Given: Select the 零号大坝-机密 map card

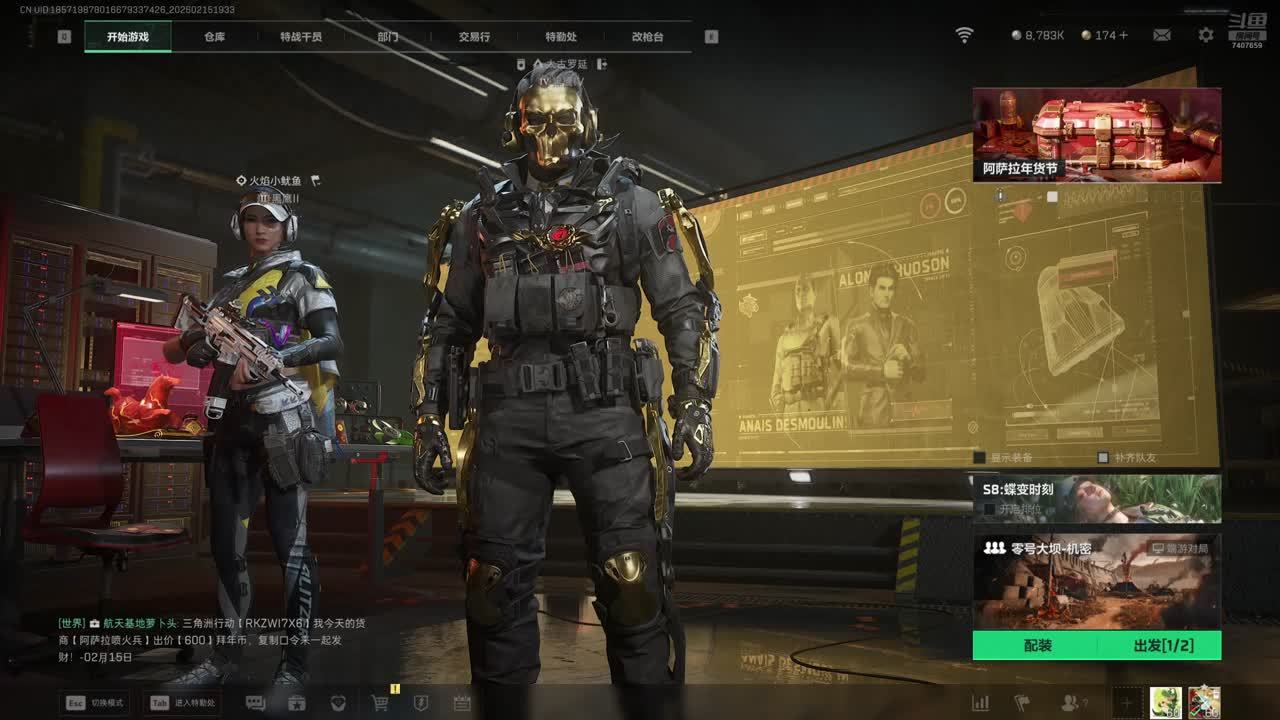Looking at the screenshot, I should pos(1097,582).
